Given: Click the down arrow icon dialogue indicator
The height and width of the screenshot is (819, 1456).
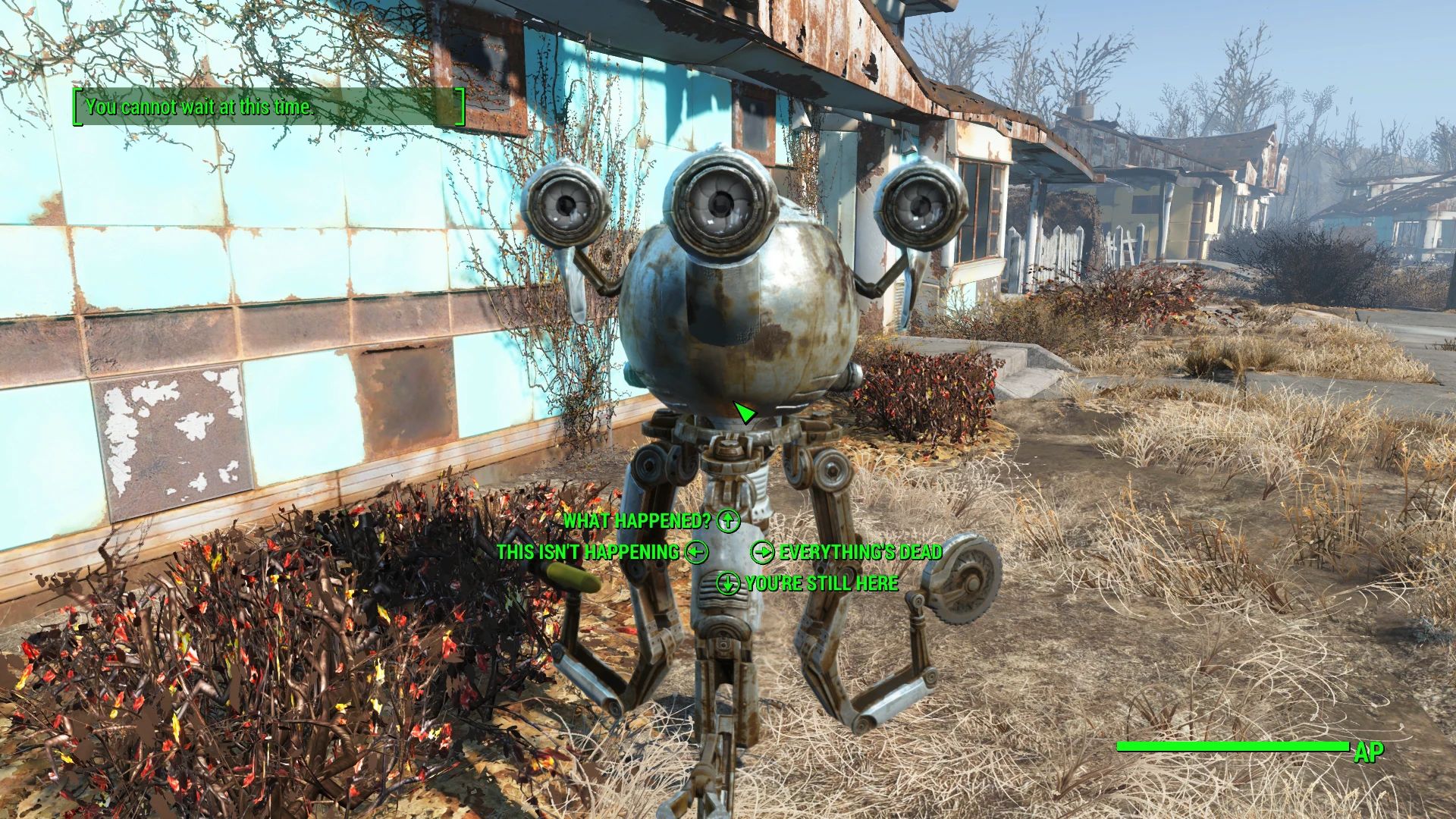Looking at the screenshot, I should [x=730, y=584].
